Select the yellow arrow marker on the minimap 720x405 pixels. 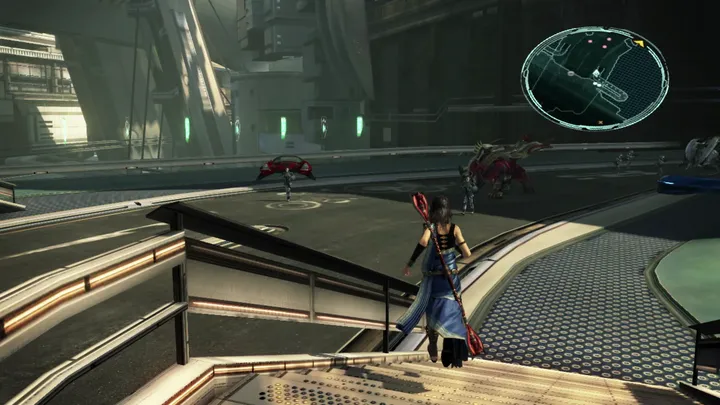(x=637, y=44)
